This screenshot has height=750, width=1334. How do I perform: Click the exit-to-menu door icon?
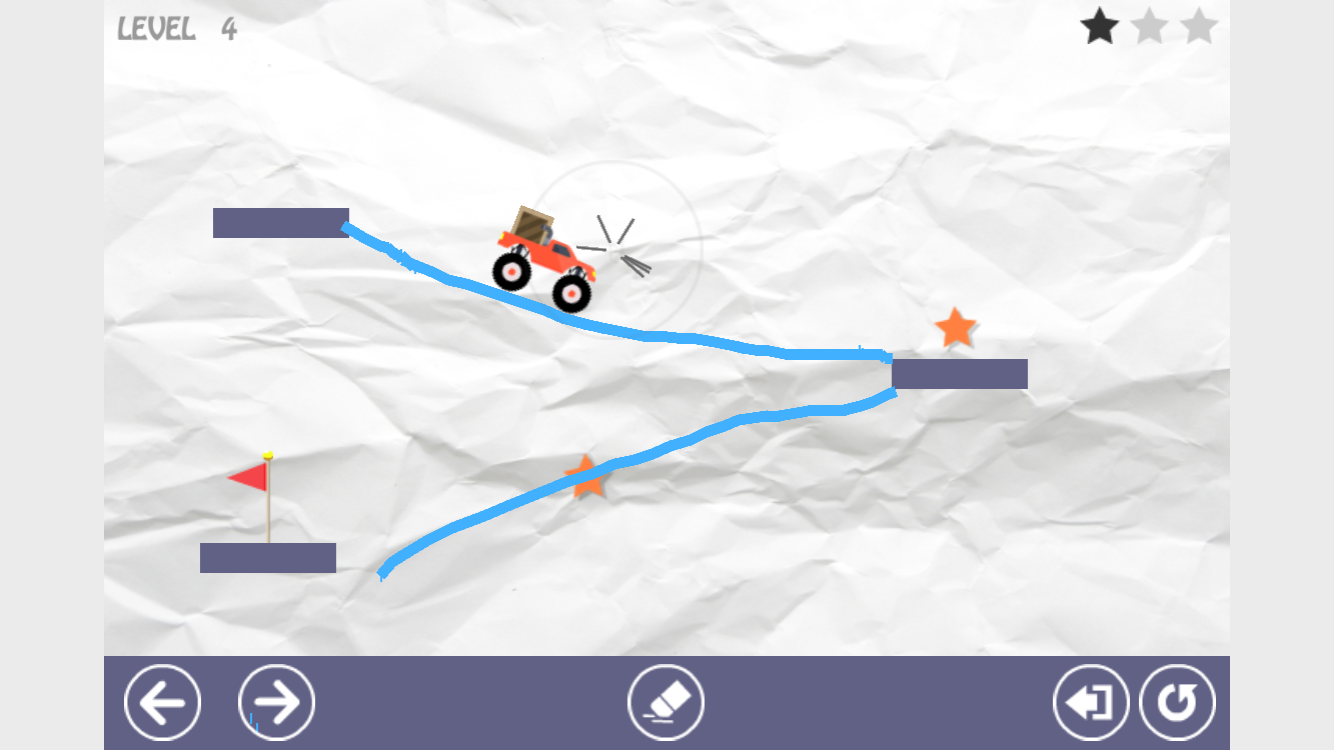tap(1089, 701)
